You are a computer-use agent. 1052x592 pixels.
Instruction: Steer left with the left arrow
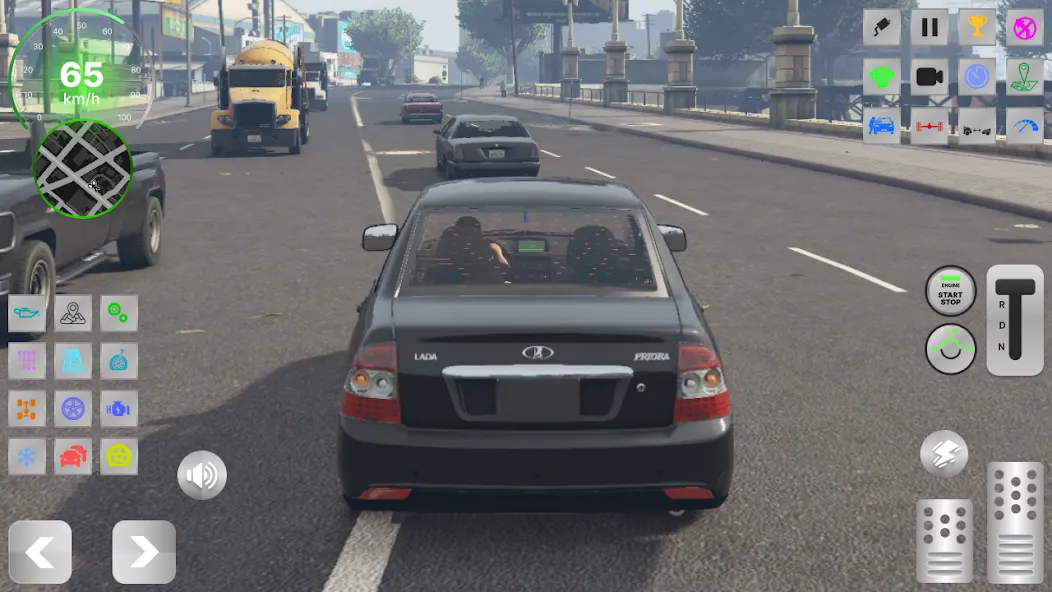coord(40,552)
